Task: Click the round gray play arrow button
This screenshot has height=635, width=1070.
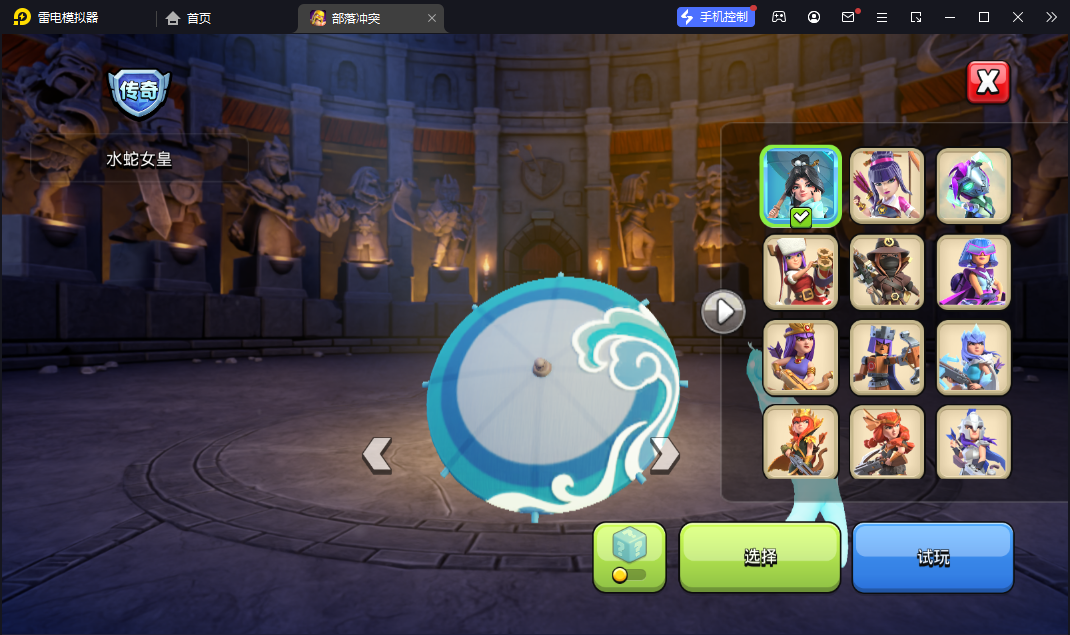Action: (723, 312)
